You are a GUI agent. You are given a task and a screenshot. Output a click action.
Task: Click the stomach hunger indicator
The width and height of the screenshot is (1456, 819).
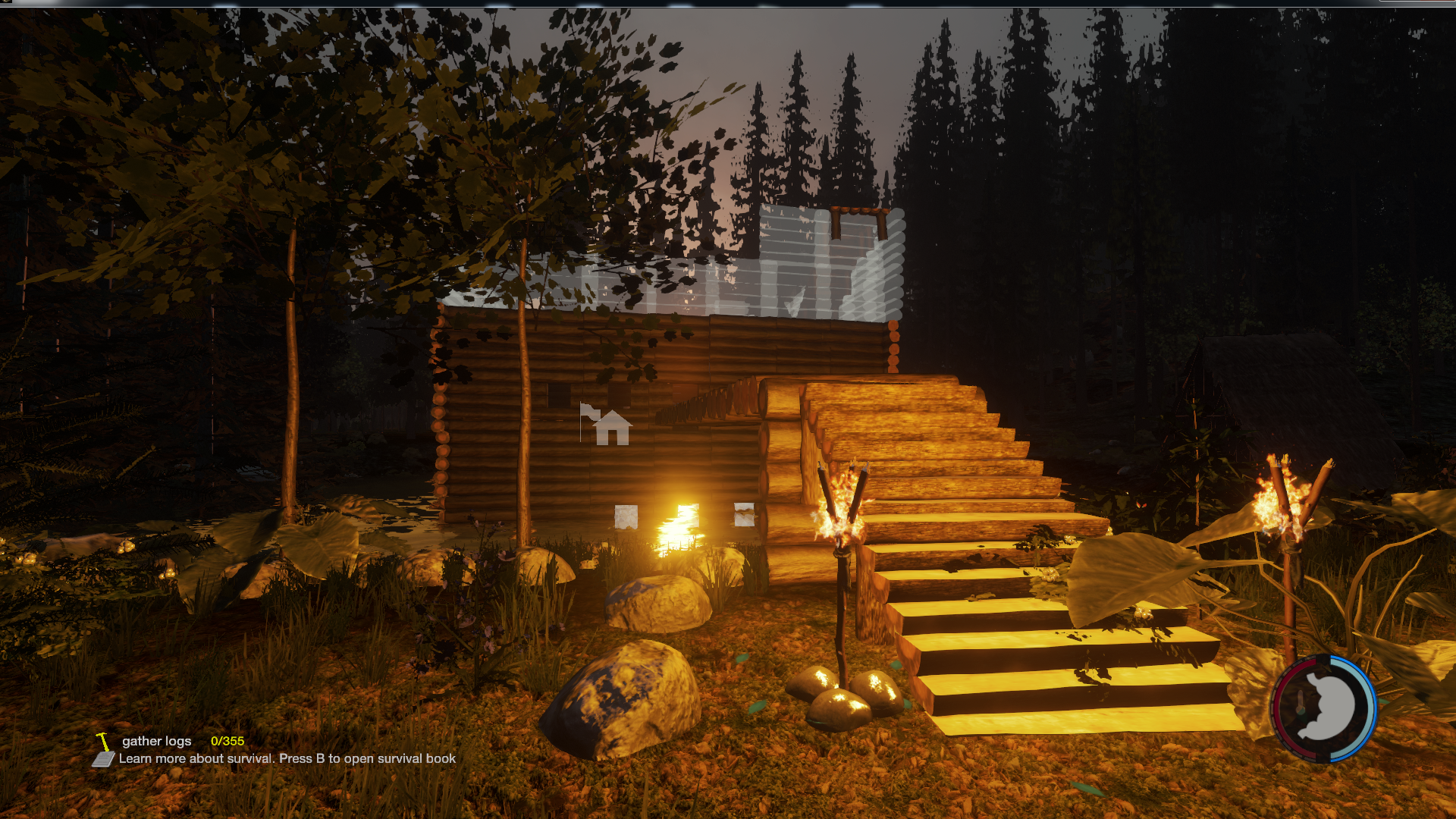pos(1324,708)
